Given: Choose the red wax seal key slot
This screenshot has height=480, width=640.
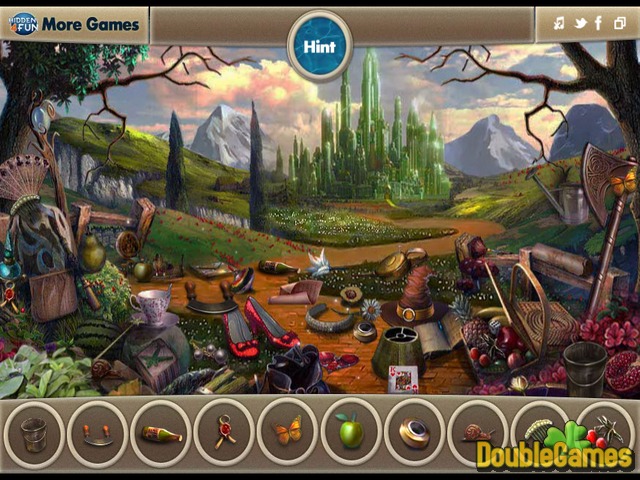Looking at the screenshot, I should coord(223,433).
